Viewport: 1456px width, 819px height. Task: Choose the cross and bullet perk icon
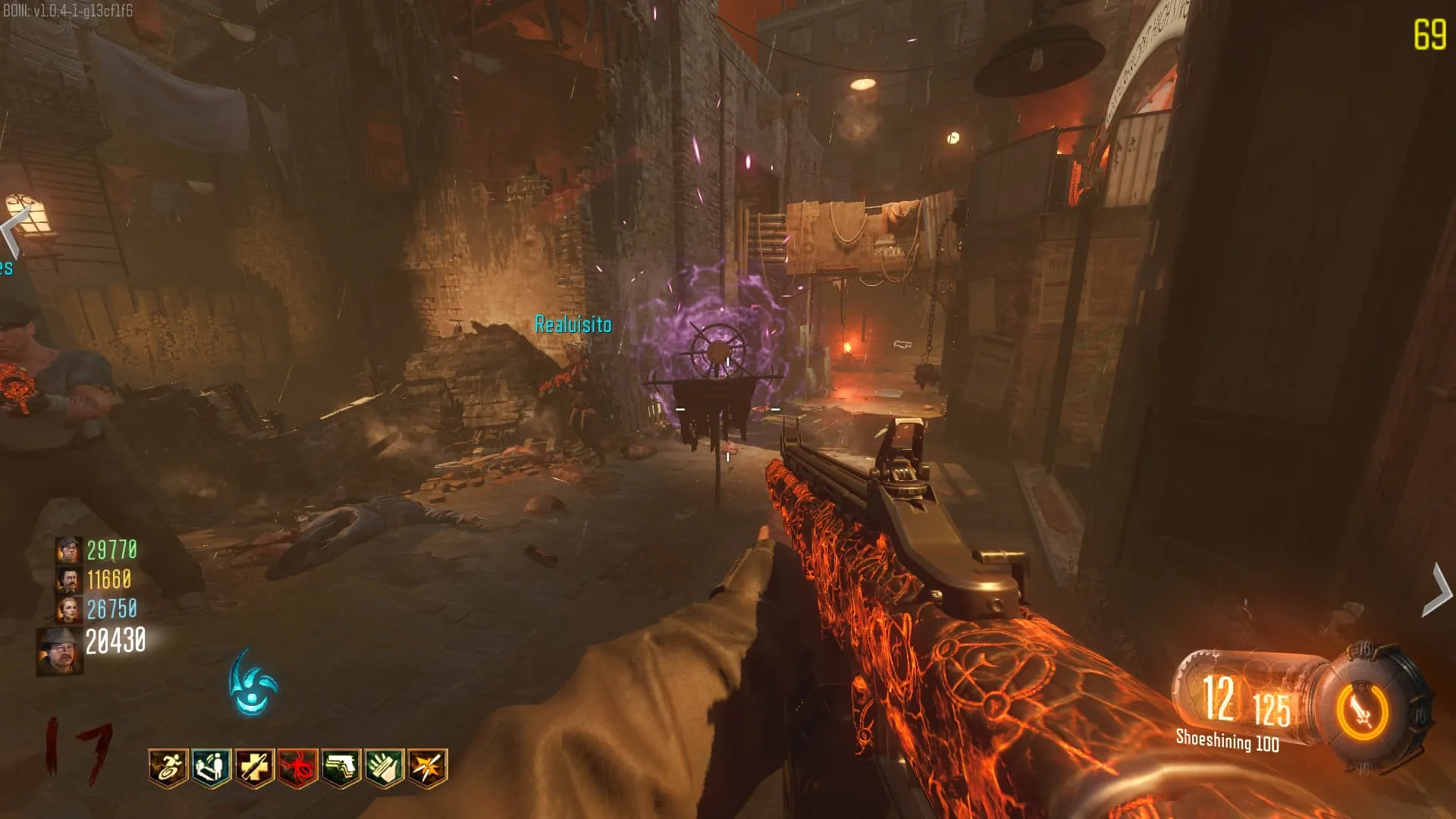[254, 767]
